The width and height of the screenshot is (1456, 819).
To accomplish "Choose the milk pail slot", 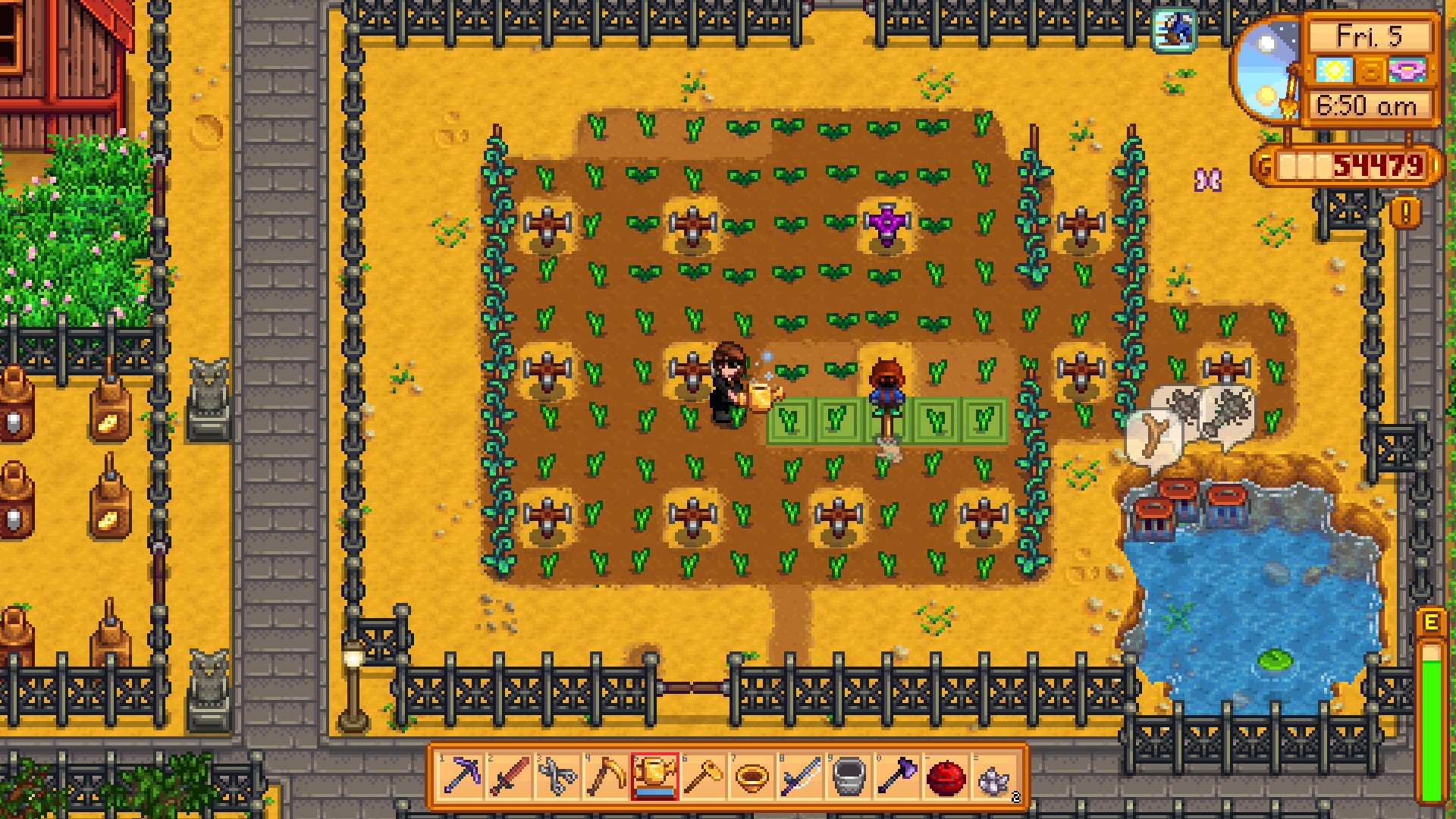I will click(849, 777).
